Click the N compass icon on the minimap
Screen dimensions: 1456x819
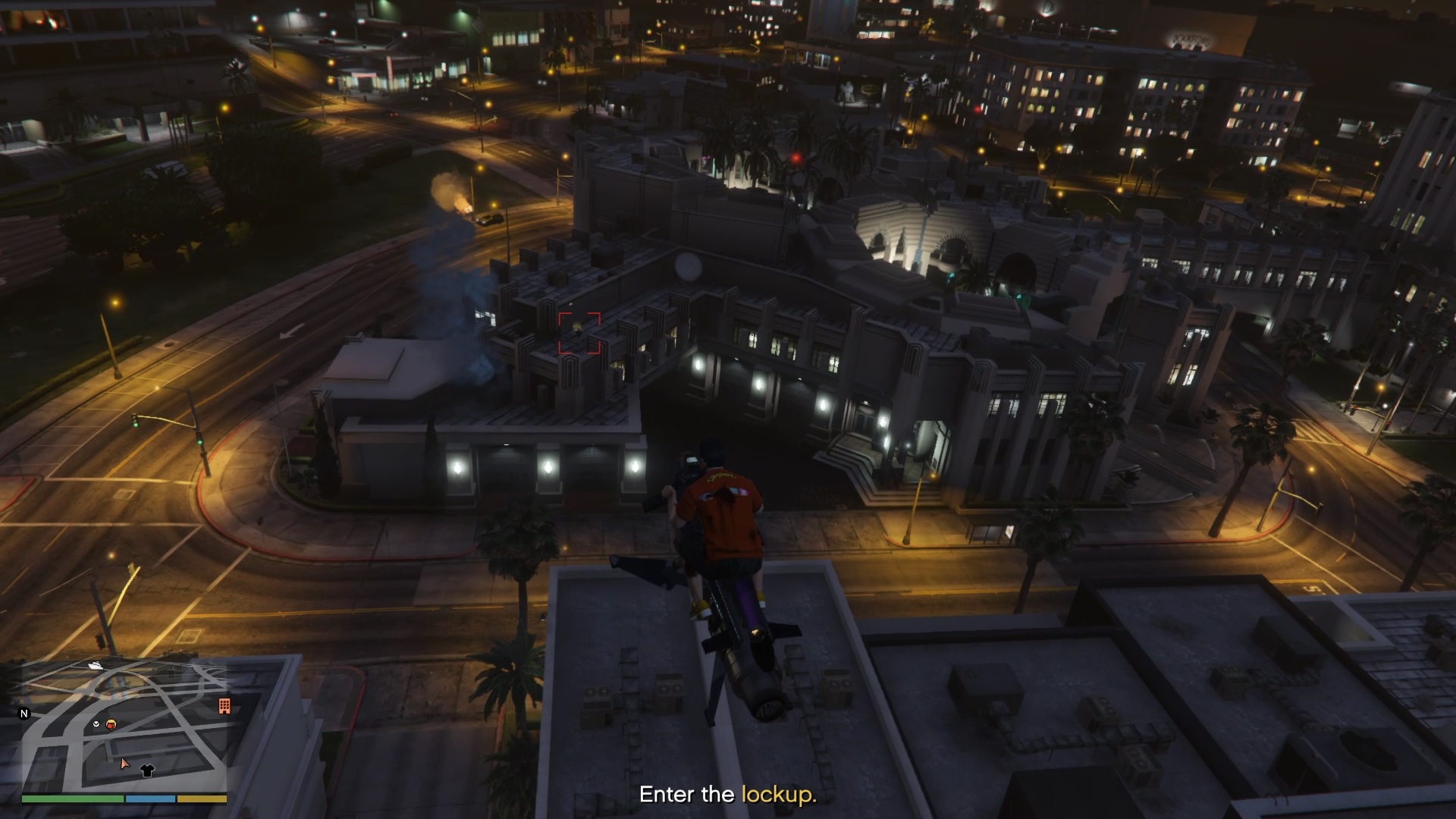point(24,713)
